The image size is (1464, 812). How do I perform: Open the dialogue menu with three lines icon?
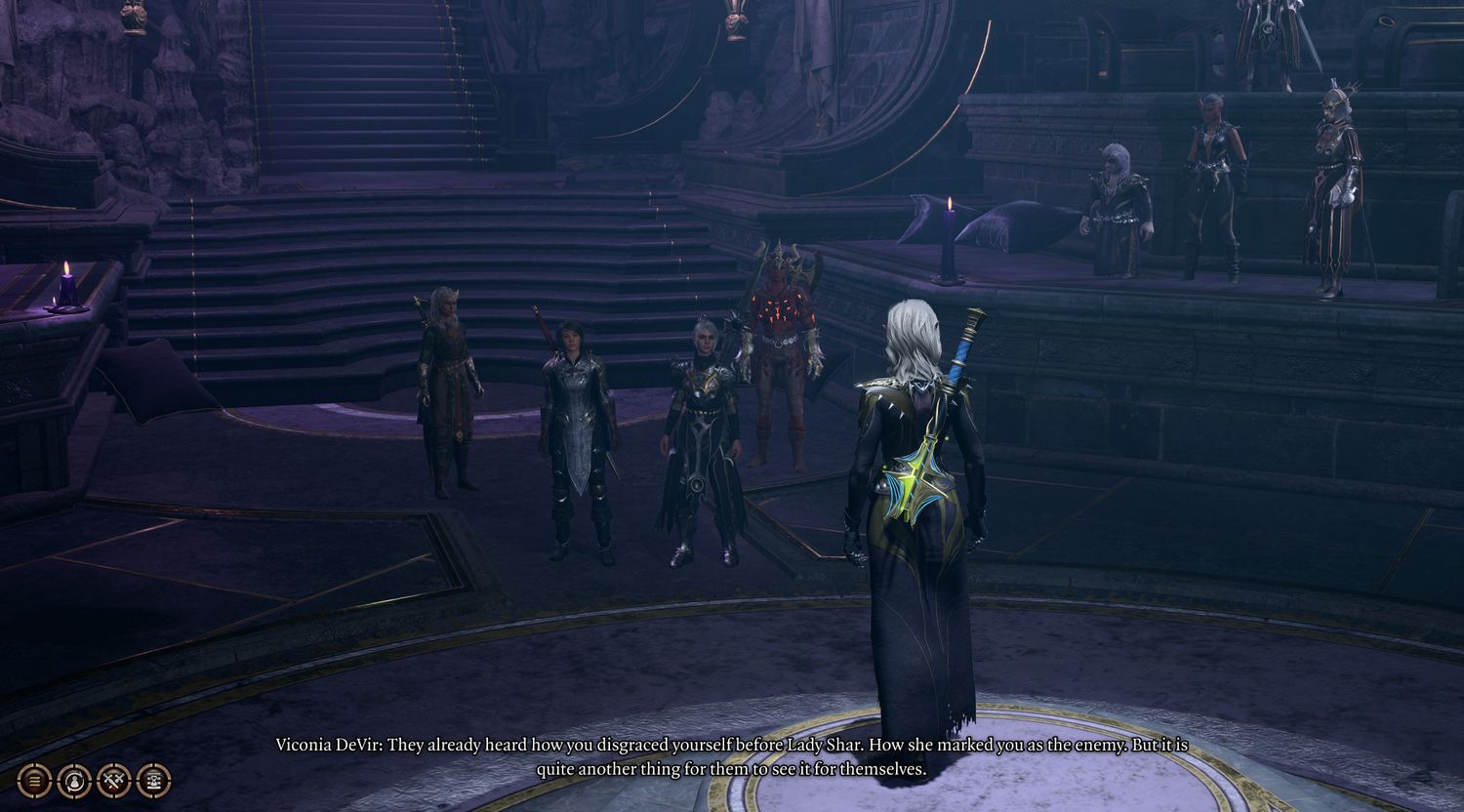(x=34, y=780)
